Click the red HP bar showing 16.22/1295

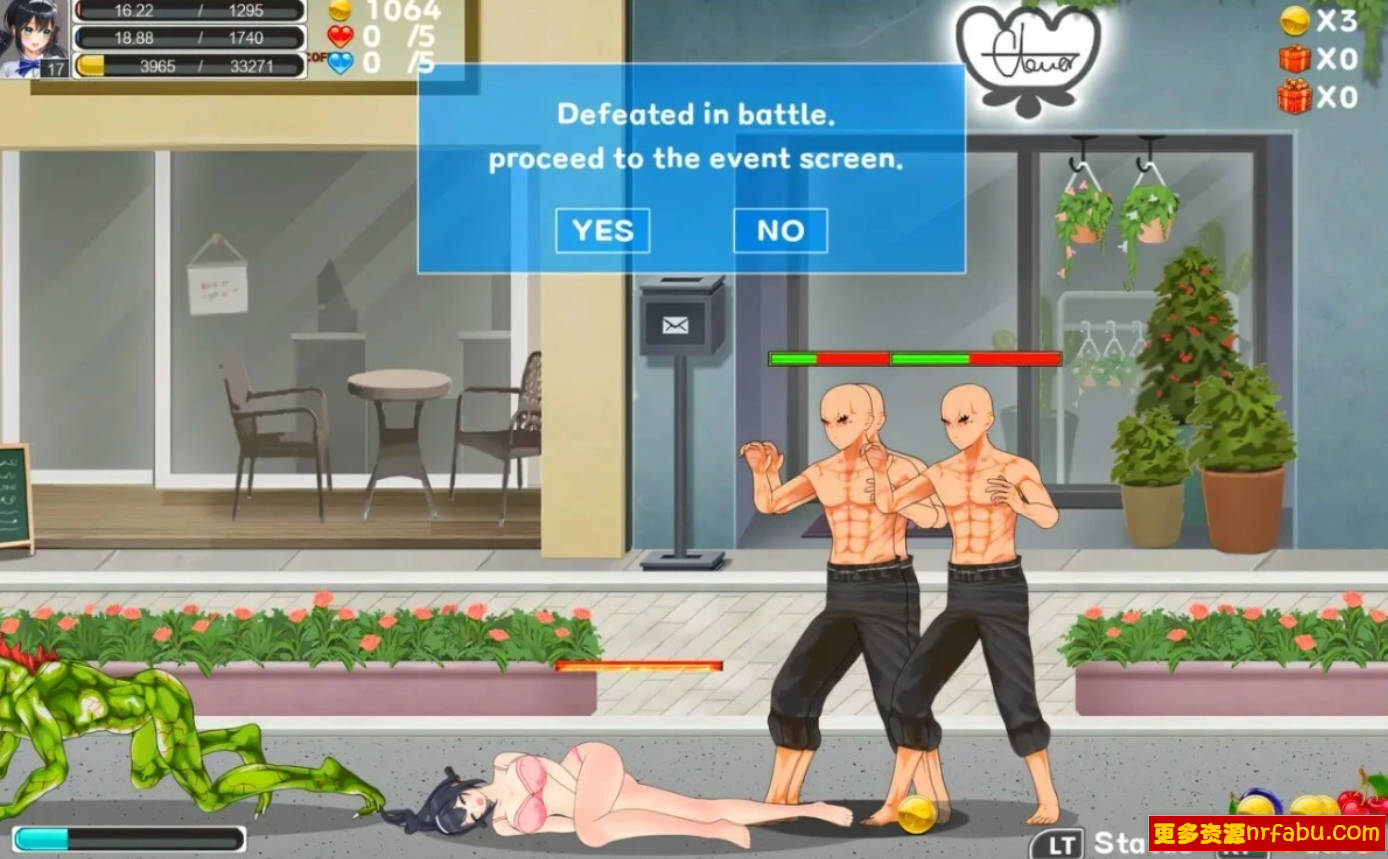[190, 12]
